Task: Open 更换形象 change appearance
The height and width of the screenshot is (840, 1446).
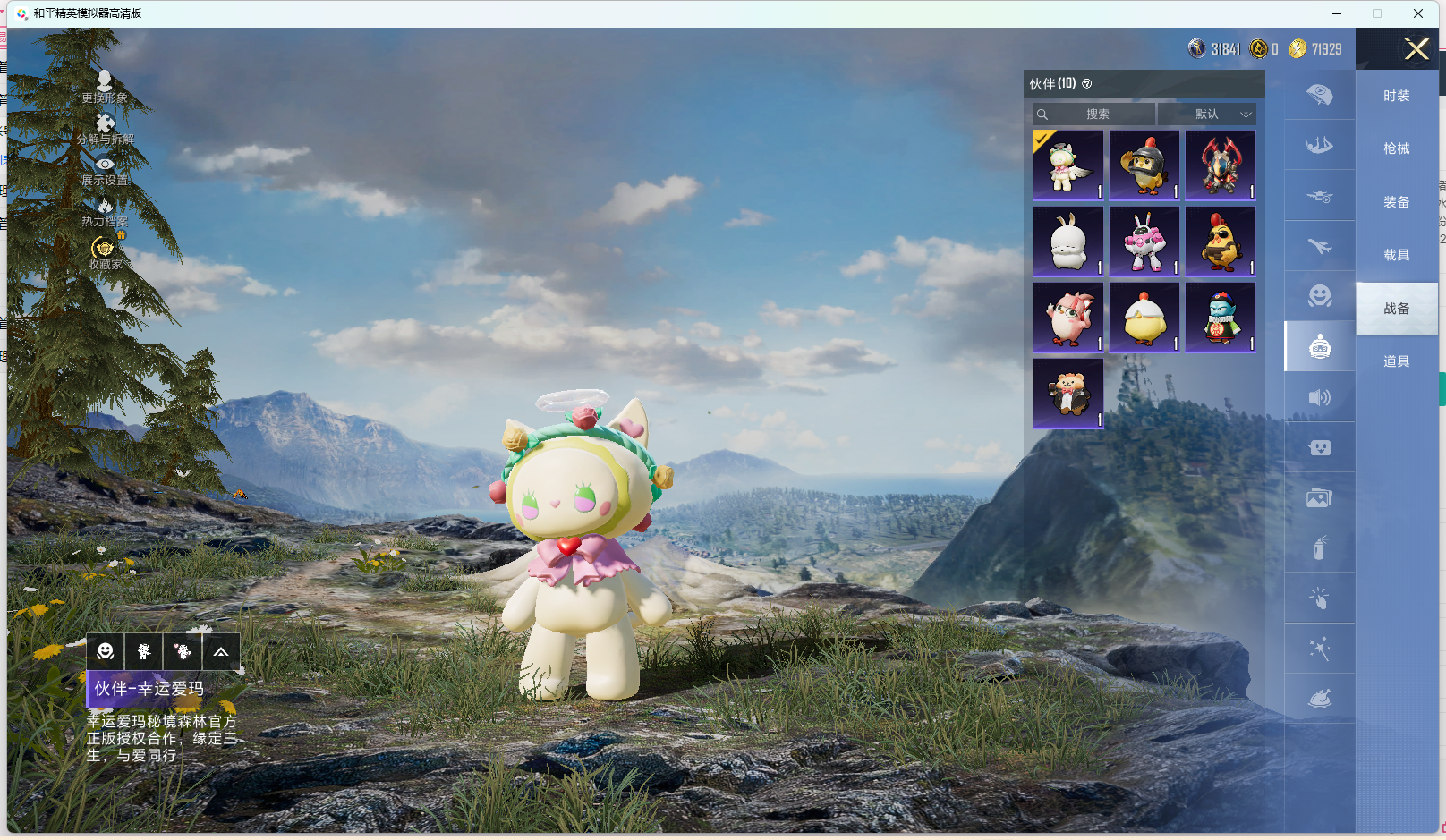Action: [105, 87]
